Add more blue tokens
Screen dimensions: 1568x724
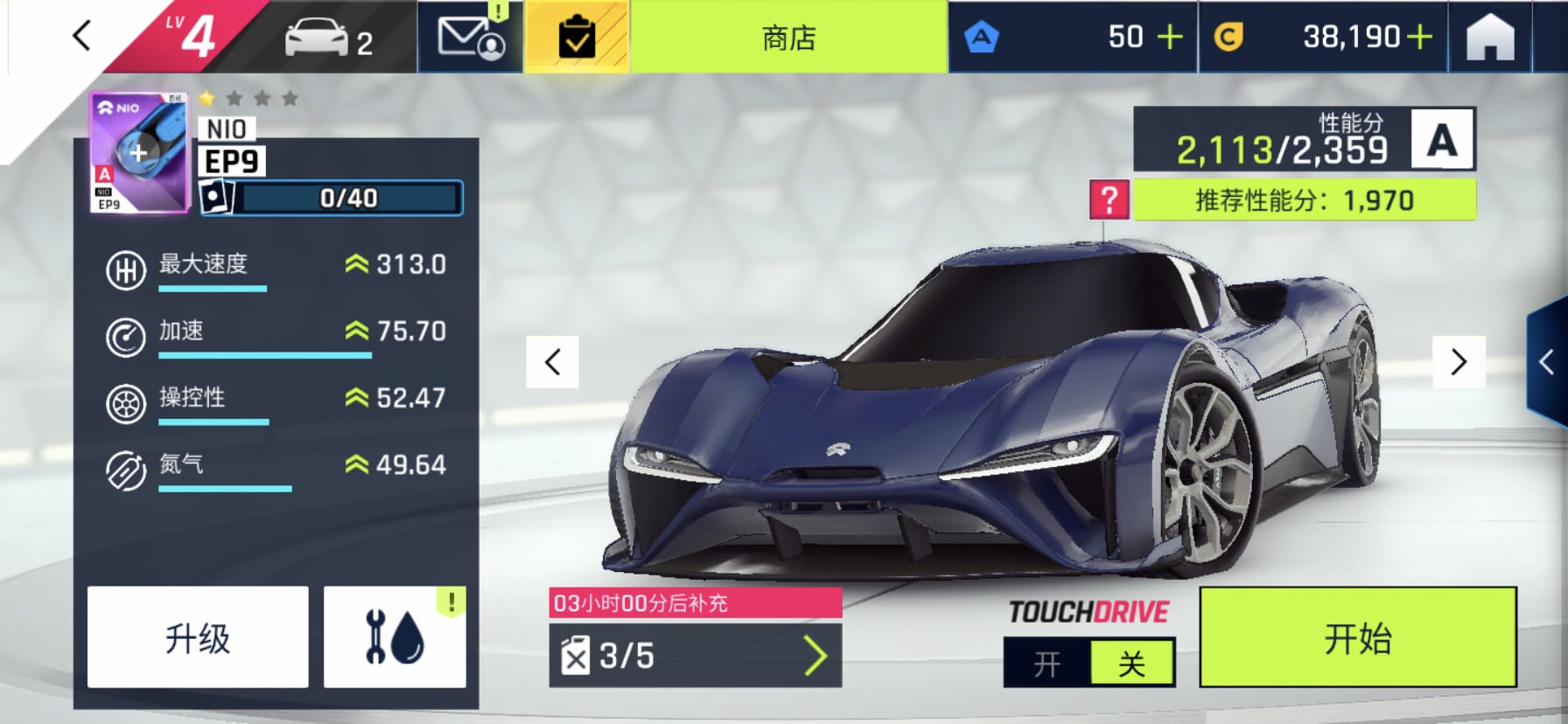pos(1169,37)
